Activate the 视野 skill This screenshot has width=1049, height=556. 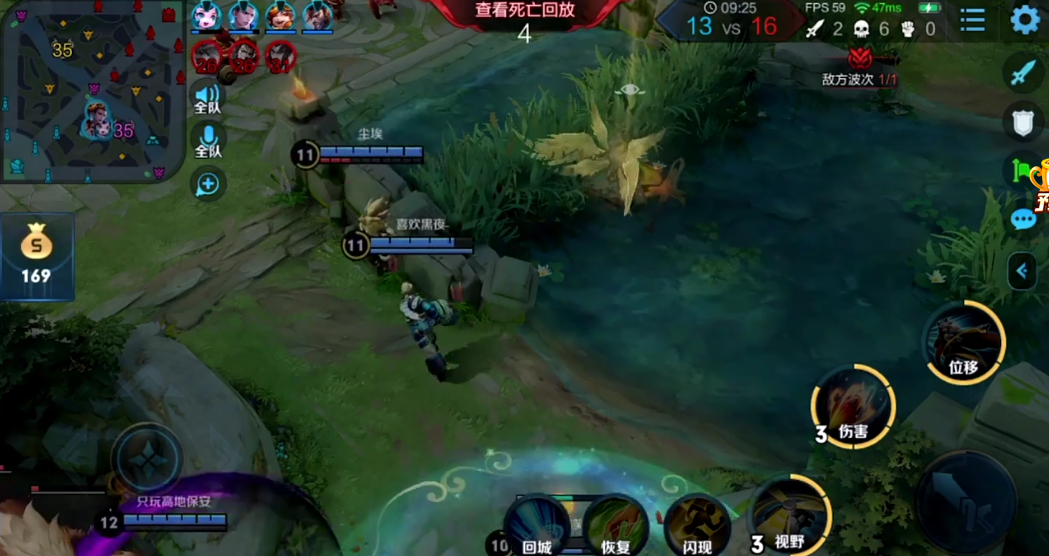pyautogui.click(x=790, y=517)
